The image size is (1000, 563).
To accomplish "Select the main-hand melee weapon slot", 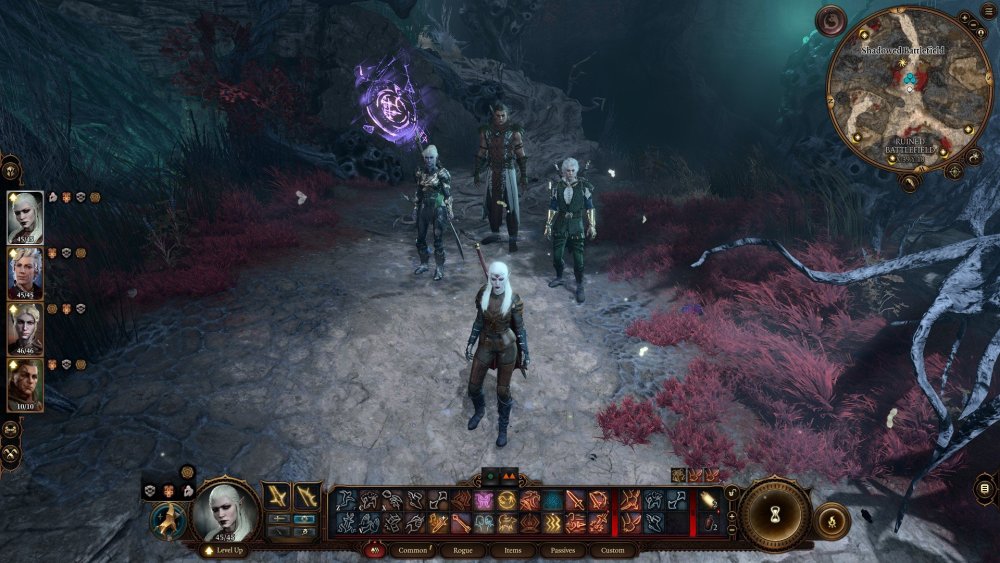I will (277, 496).
